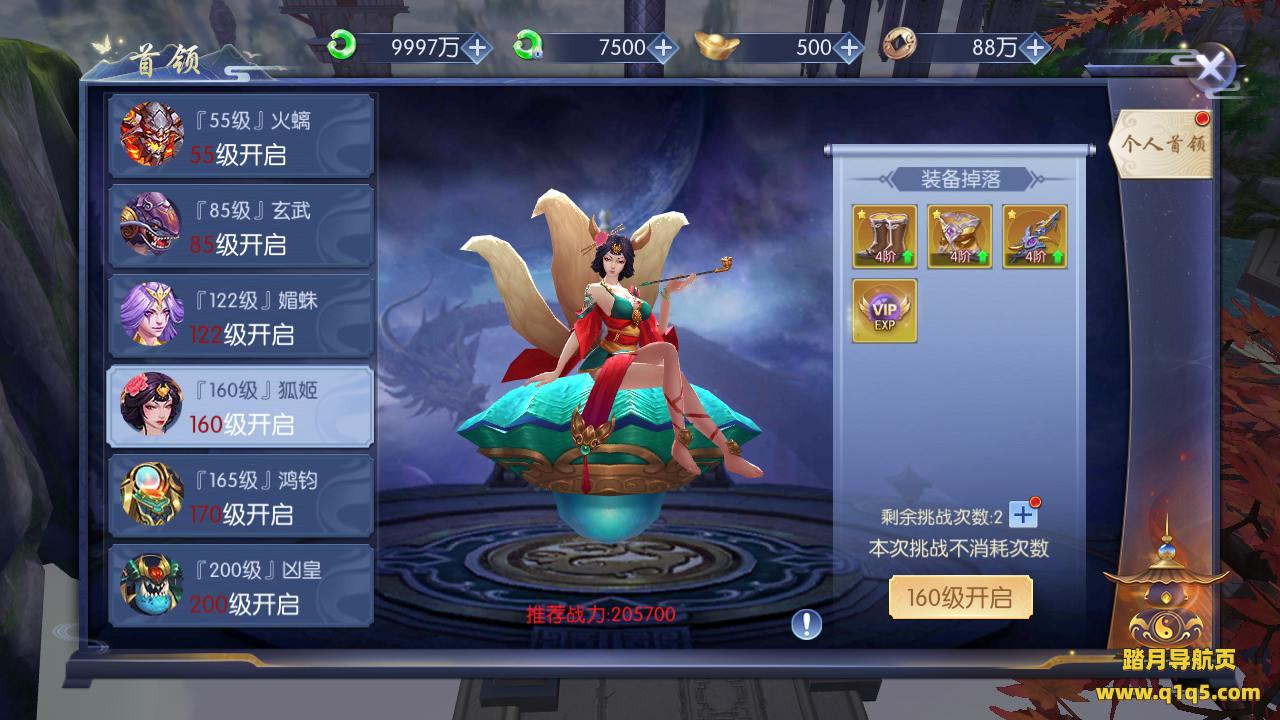This screenshot has width=1280, height=720.
Task: Pick the 160级 狐姬 boss entry
Action: tap(240, 406)
